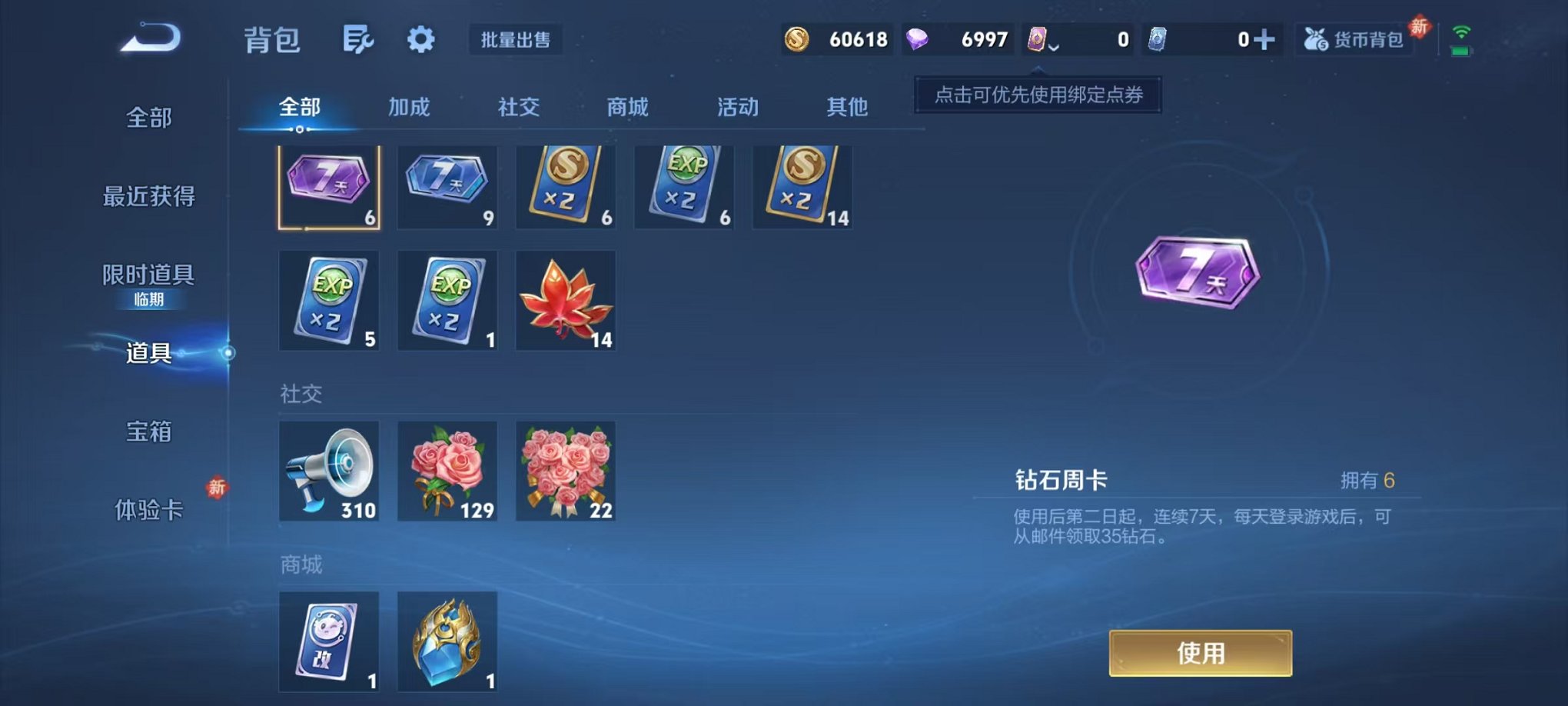Select the 钻石周卡 weekly diamond card

click(329, 186)
